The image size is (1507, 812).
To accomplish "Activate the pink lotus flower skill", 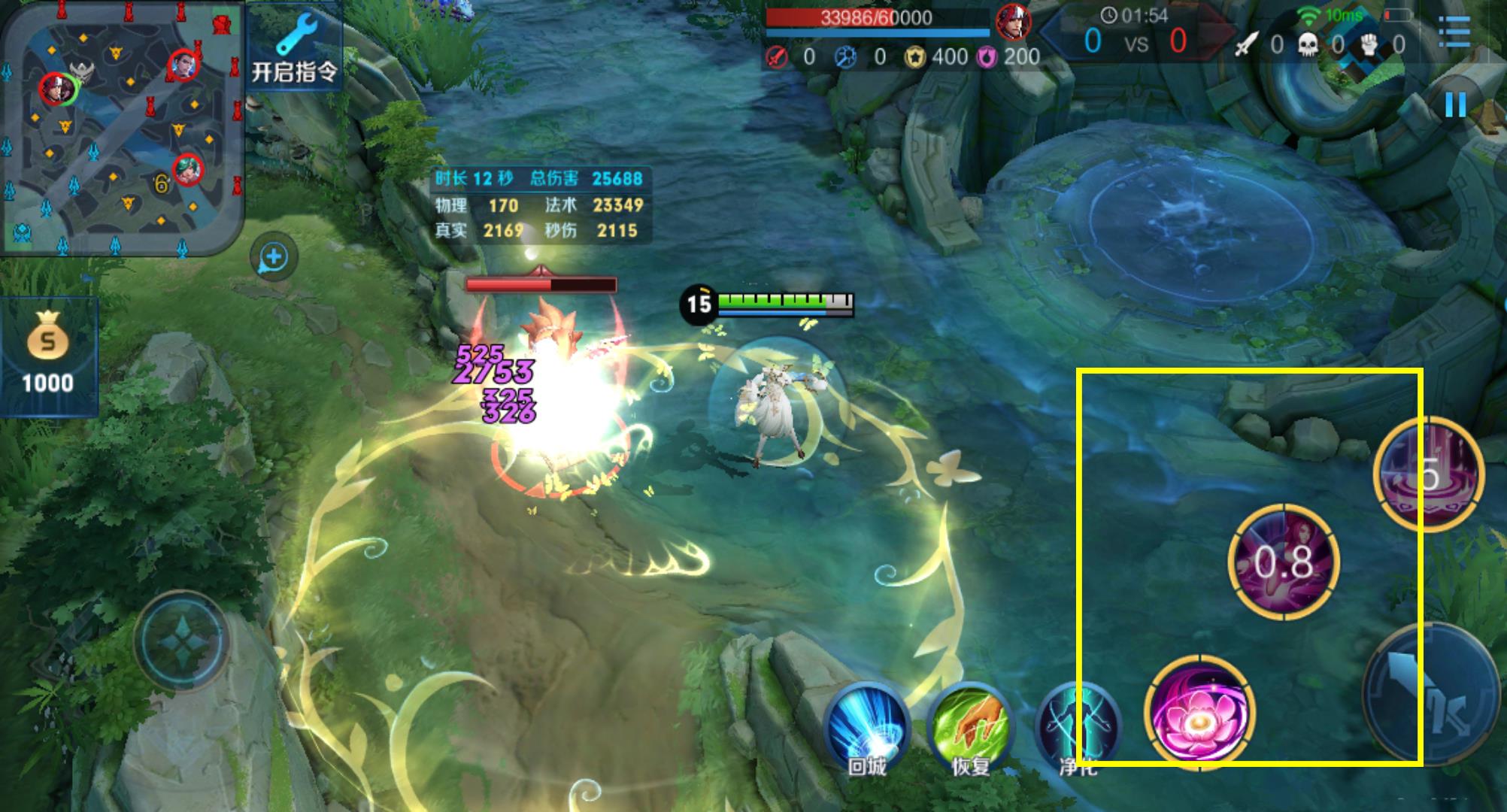I will (1199, 711).
